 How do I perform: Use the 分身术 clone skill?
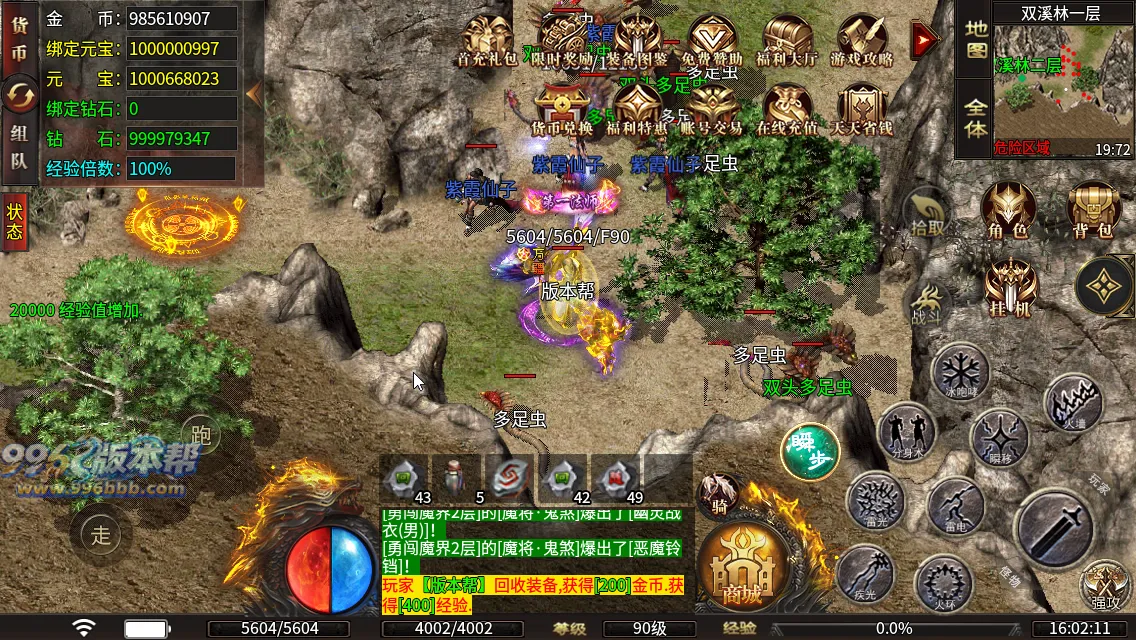coord(907,432)
